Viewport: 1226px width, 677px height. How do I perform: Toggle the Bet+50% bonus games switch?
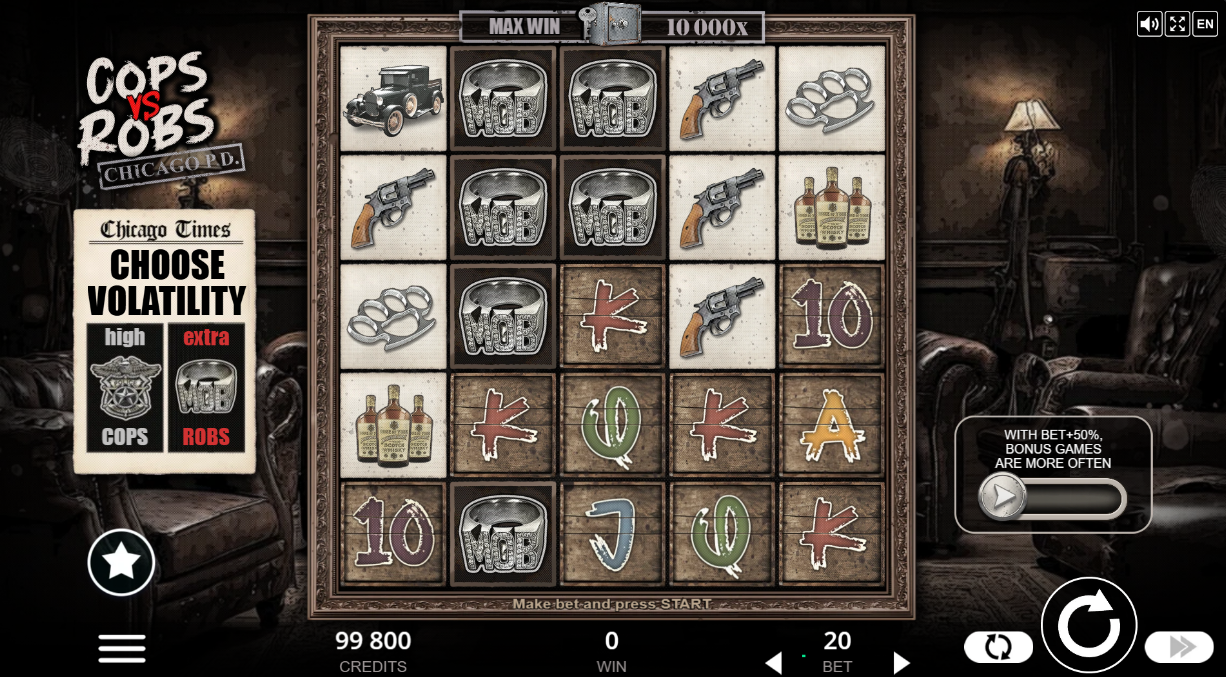[1052, 497]
